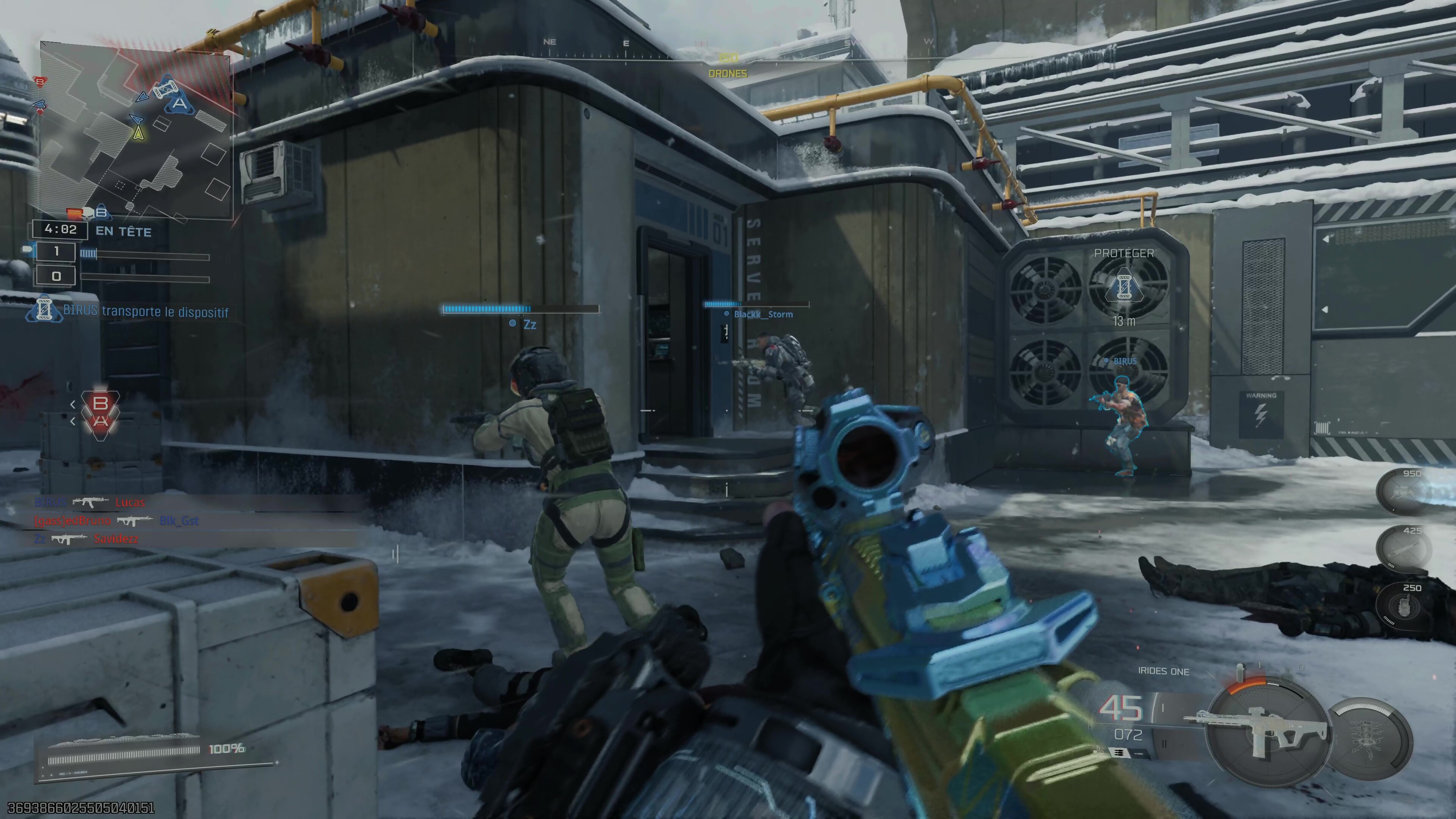Click the device carrier notification icon

[x=44, y=311]
